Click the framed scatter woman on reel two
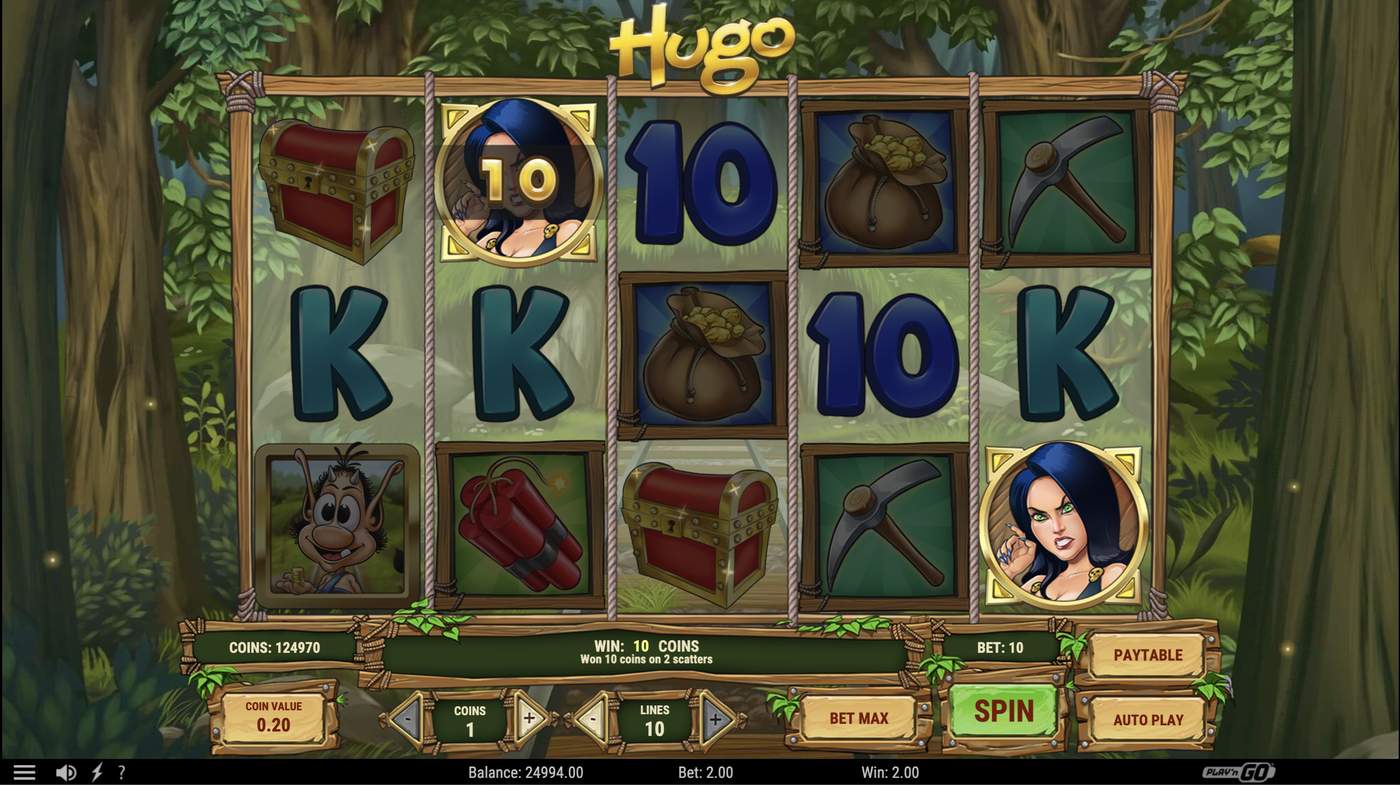 pyautogui.click(x=520, y=180)
